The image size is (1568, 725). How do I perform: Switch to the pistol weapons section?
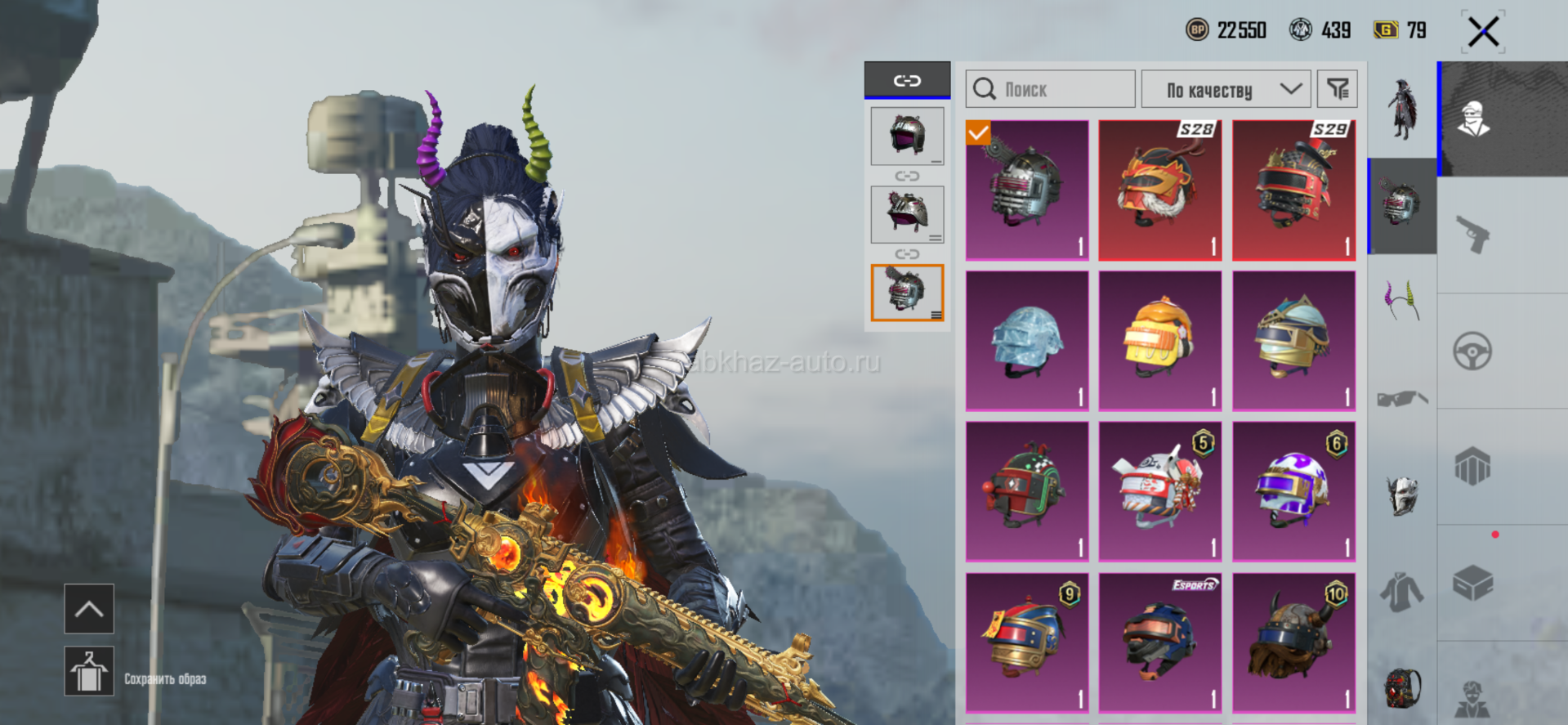(x=1472, y=235)
